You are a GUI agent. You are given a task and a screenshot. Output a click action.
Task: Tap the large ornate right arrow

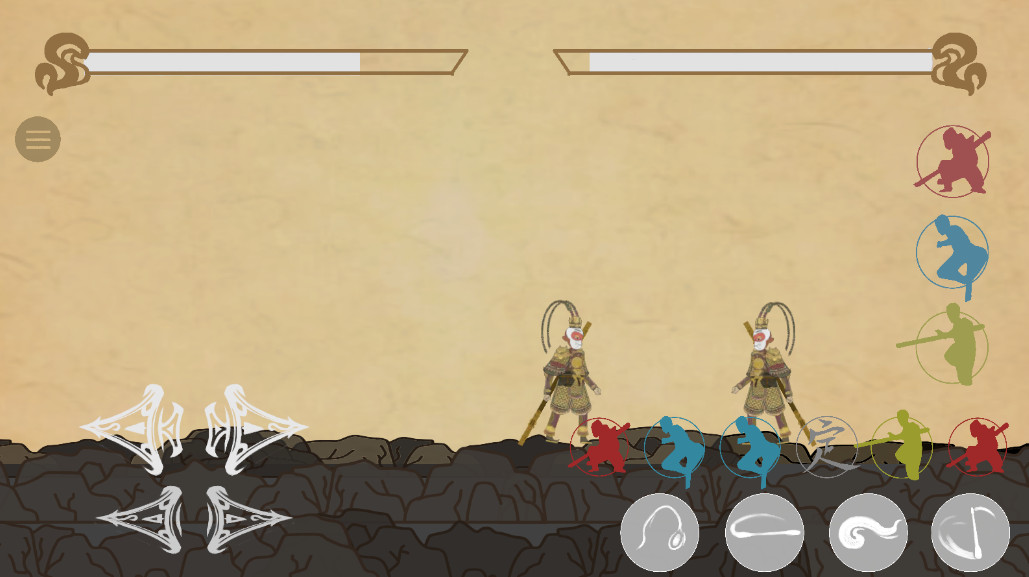(255, 428)
